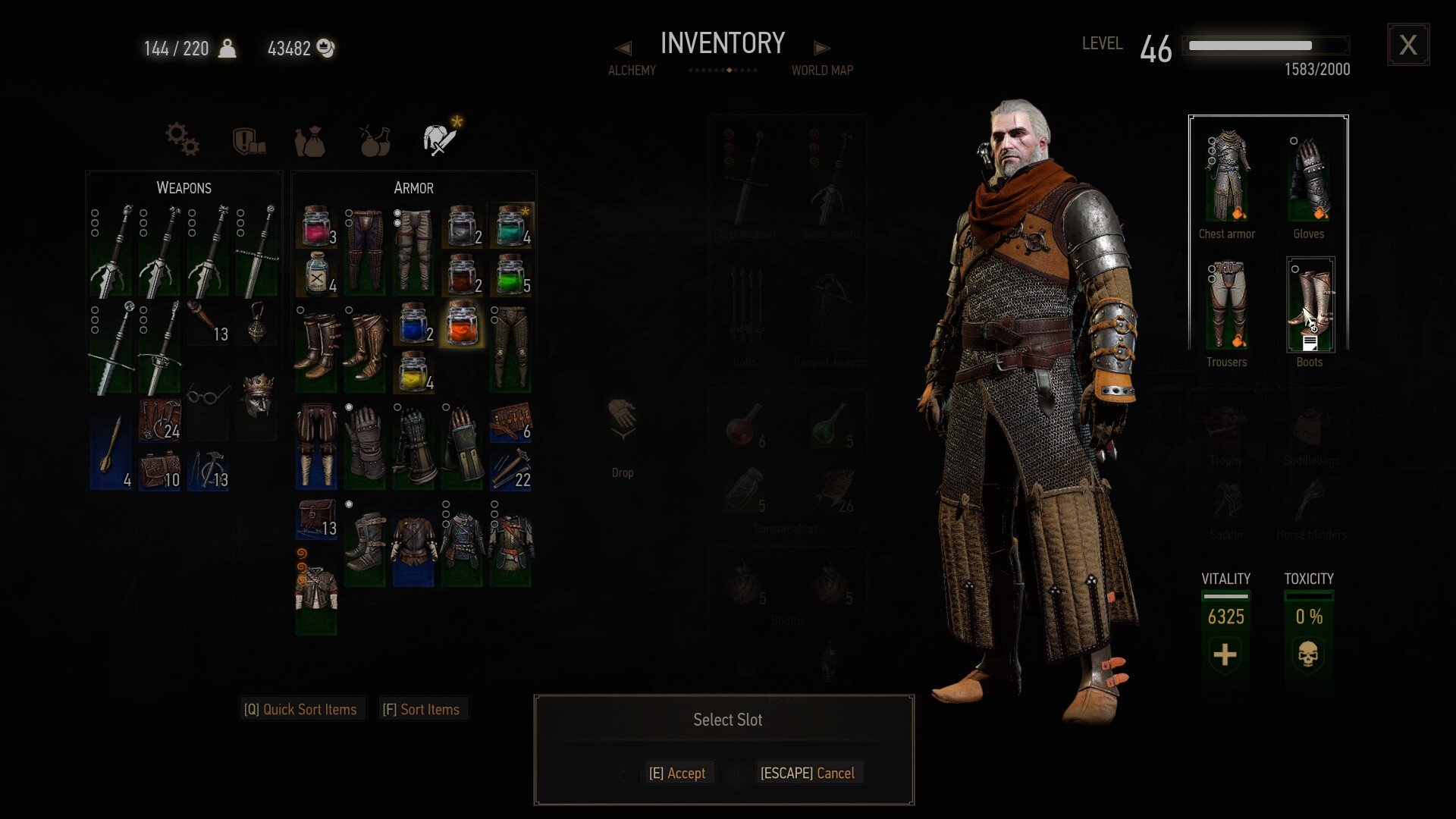Show the alchemy flasks inventory tab
Screen dimensions: 1456x819
pyautogui.click(x=375, y=141)
